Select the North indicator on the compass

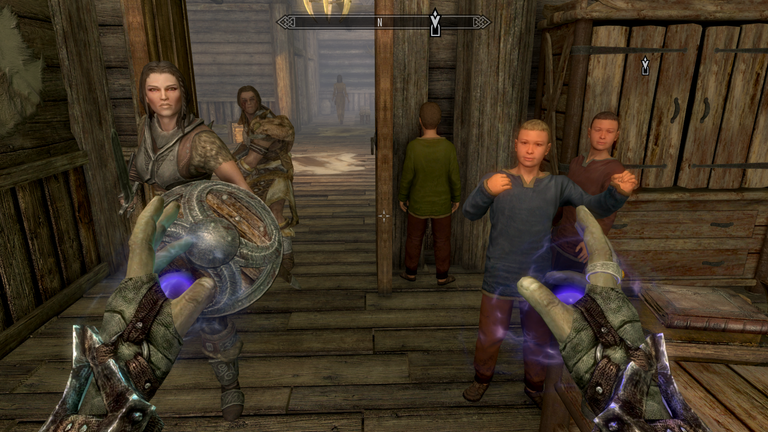click(x=379, y=21)
